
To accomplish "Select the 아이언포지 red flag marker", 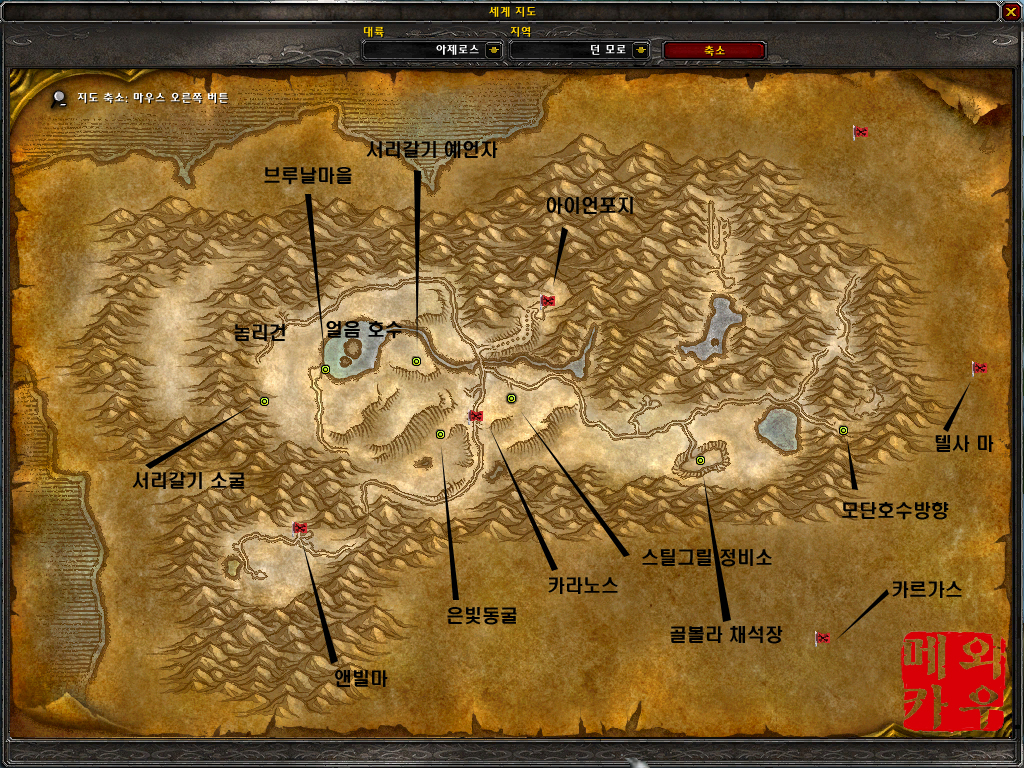I will click(x=548, y=300).
